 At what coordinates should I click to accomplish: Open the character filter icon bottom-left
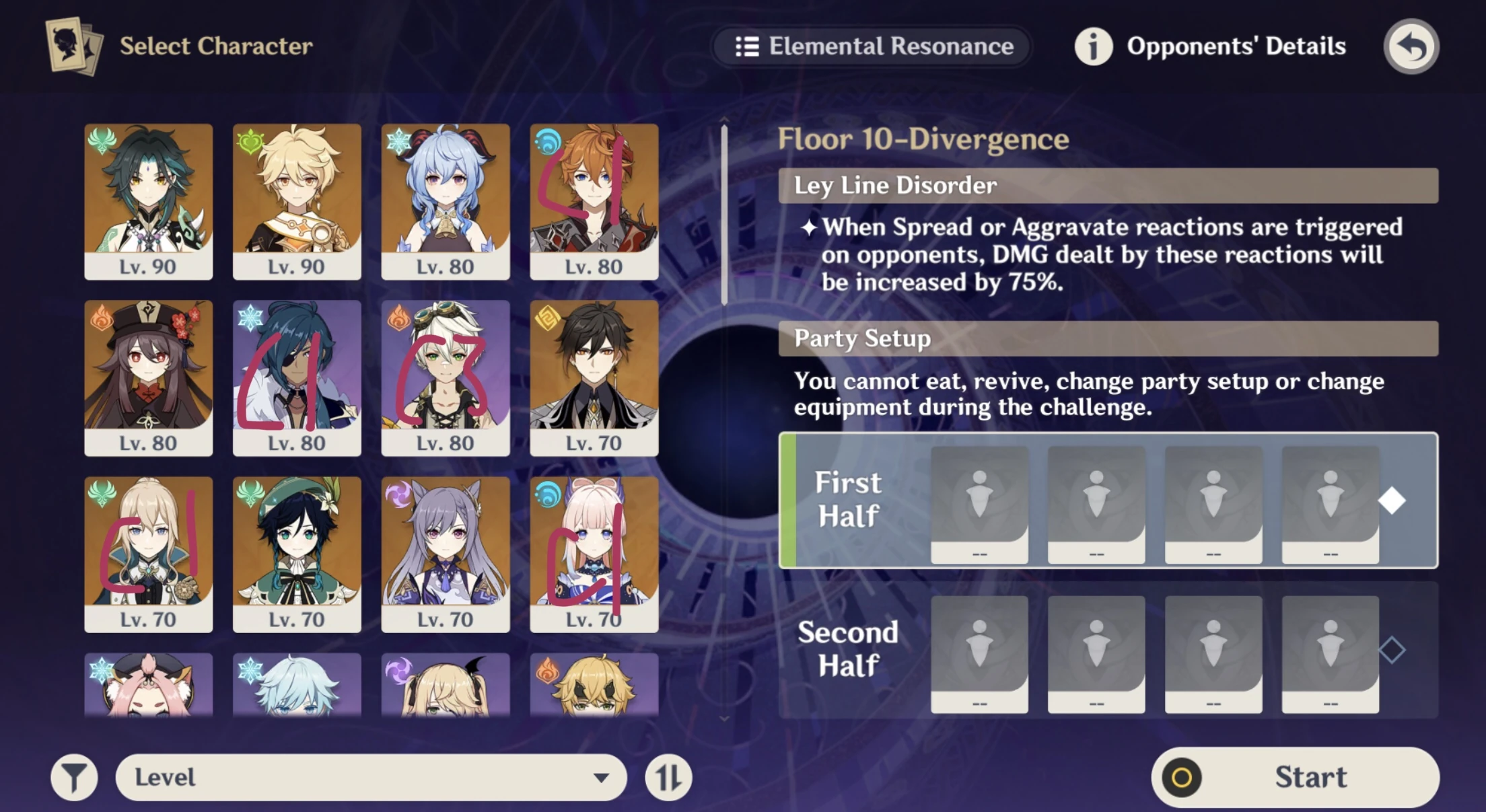[76, 777]
